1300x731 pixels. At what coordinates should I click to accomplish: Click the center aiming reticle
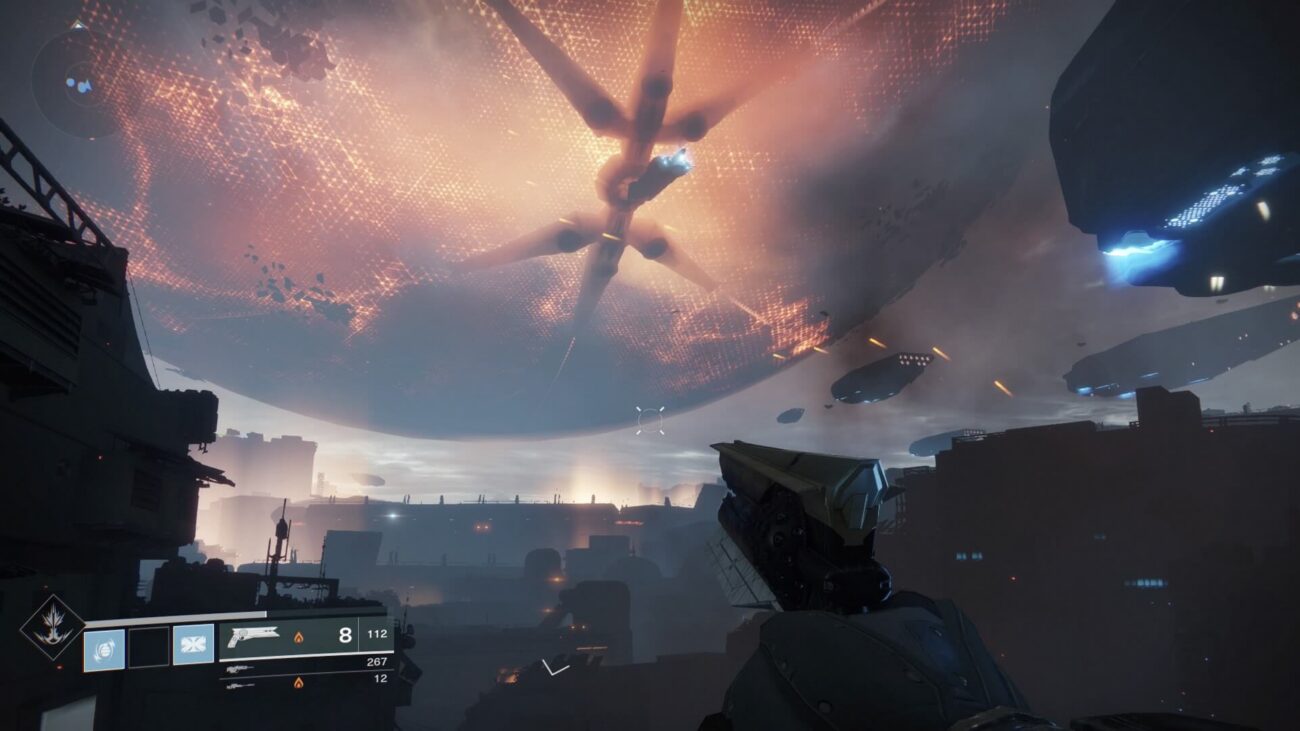click(x=650, y=419)
